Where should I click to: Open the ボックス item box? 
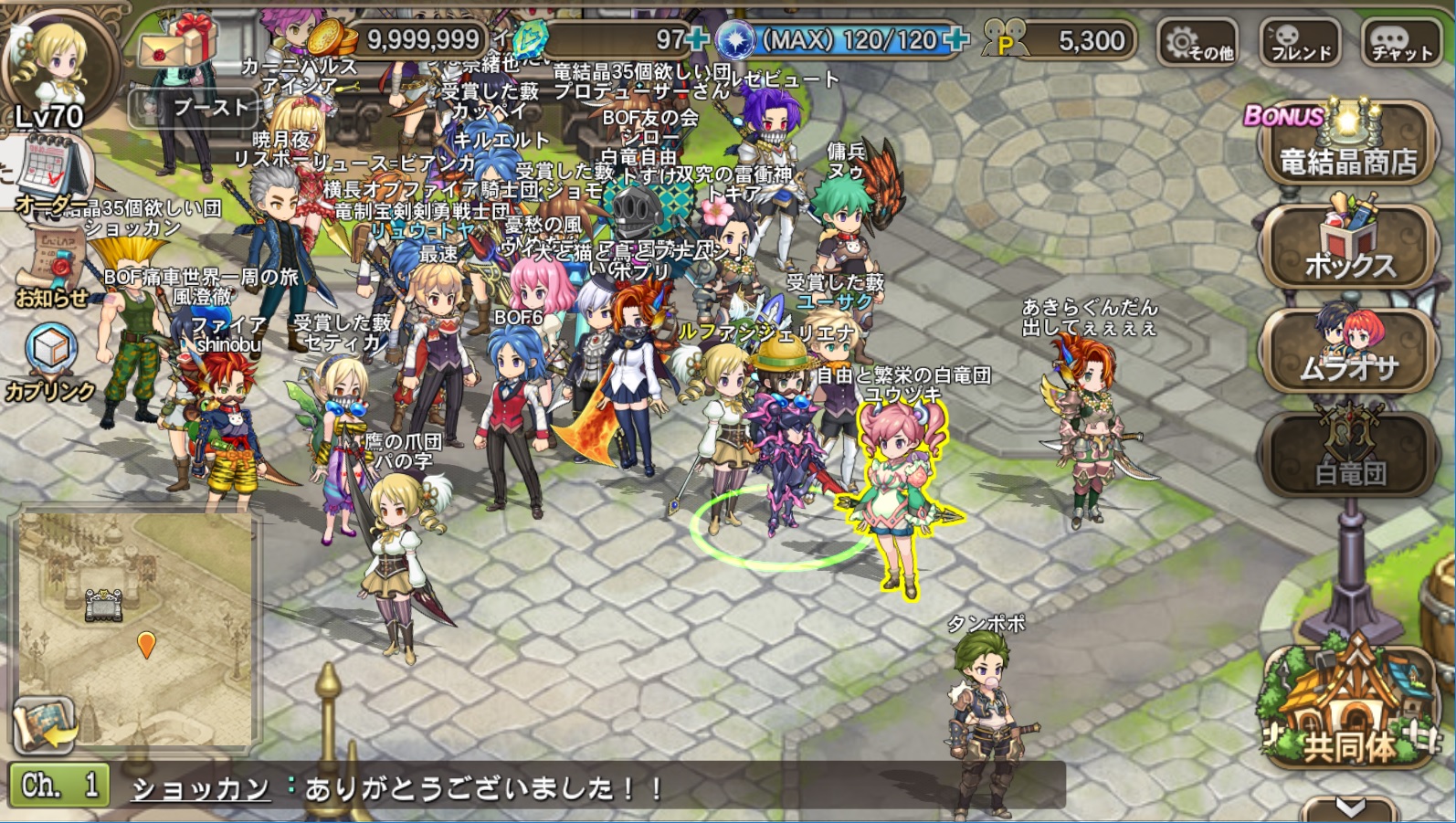[1348, 247]
